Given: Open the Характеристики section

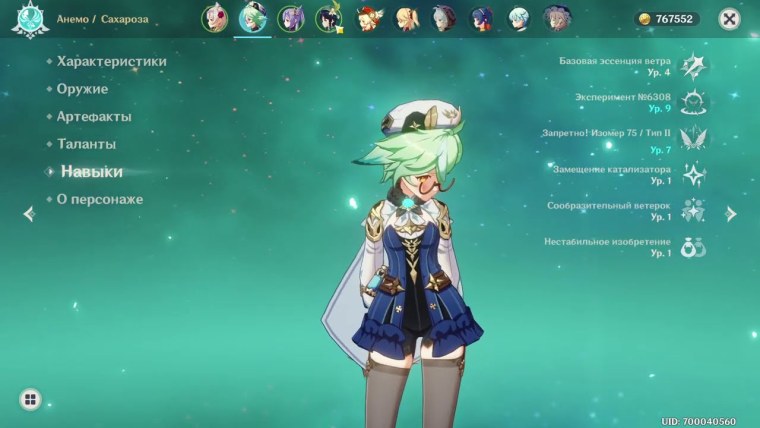Looking at the screenshot, I should click(111, 61).
